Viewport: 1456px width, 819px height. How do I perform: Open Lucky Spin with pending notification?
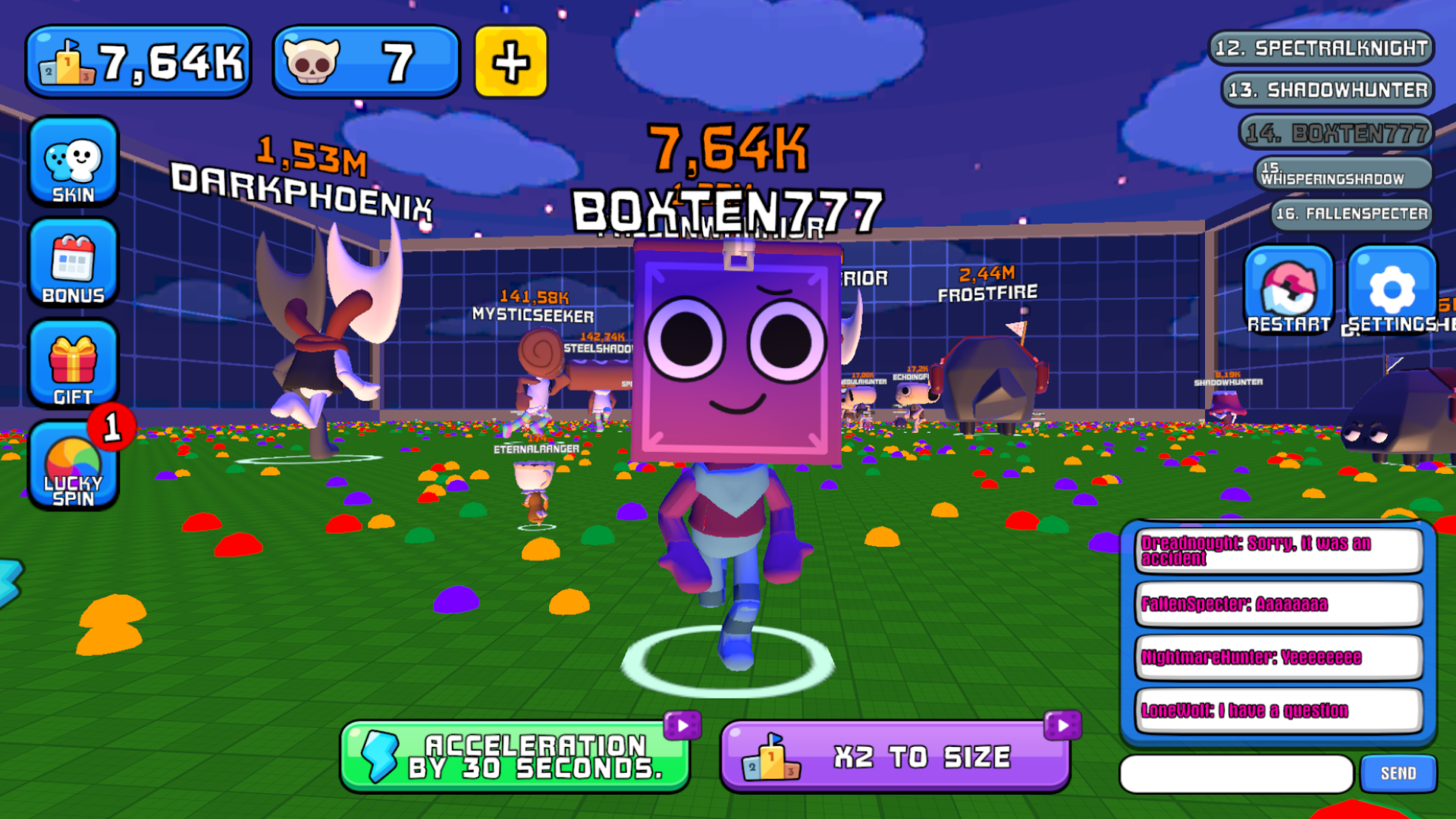click(72, 466)
